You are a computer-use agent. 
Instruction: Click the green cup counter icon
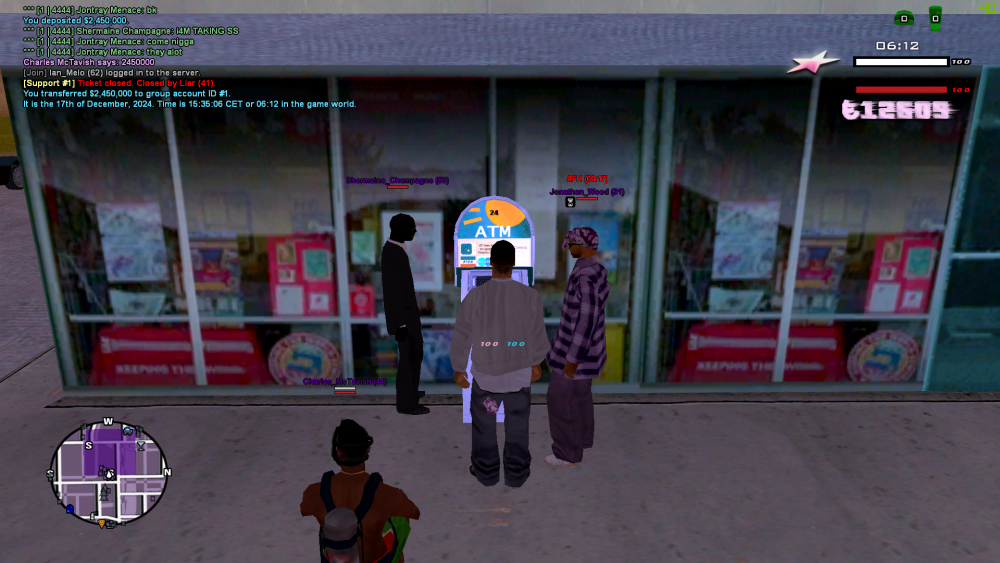pyautogui.click(x=935, y=18)
